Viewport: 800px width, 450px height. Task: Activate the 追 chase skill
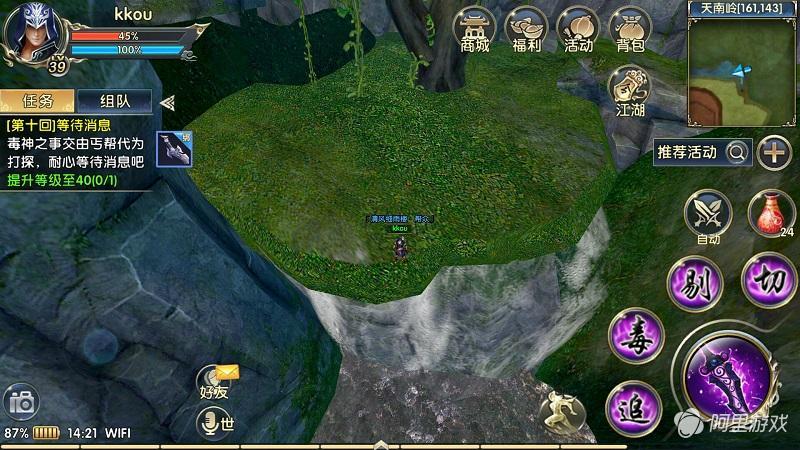pyautogui.click(x=634, y=406)
